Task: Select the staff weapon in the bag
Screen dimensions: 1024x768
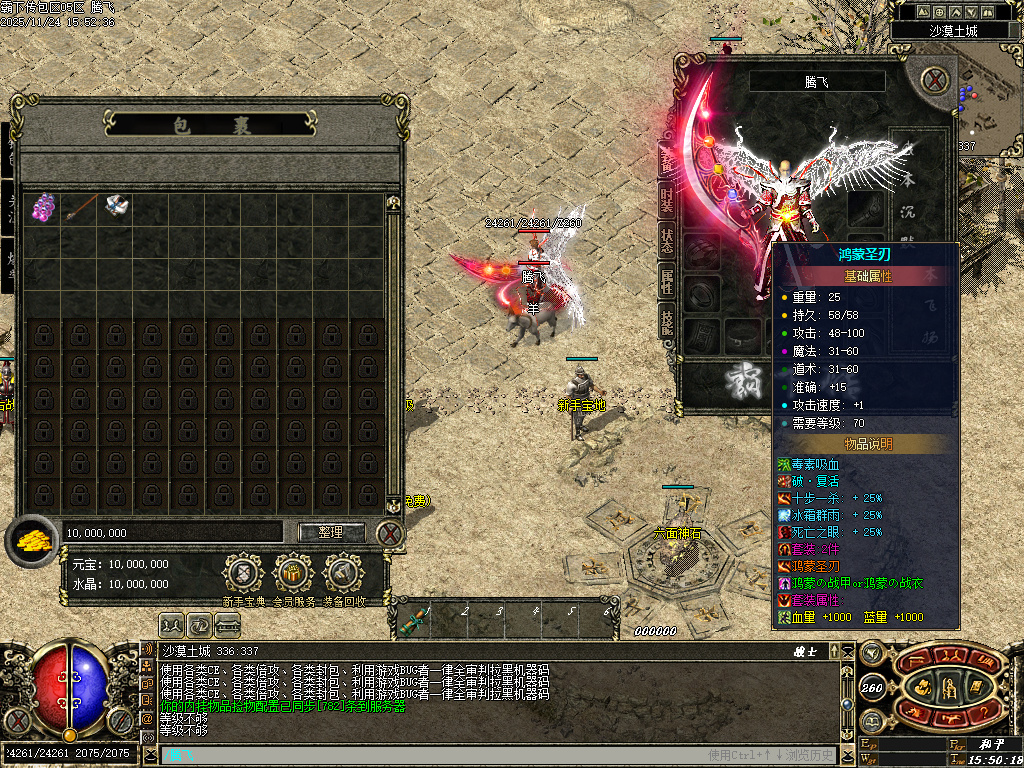Action: 79,207
